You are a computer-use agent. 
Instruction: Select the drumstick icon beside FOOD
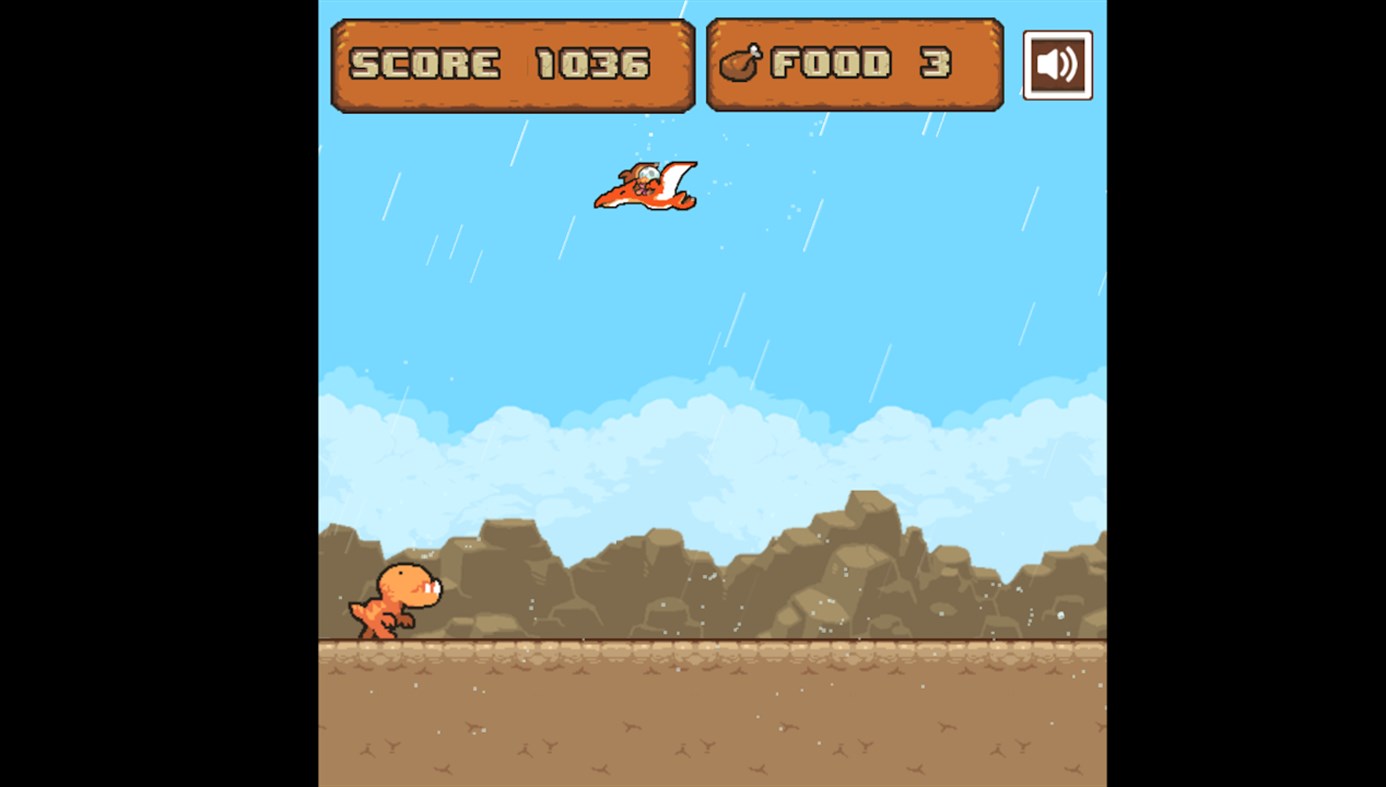[744, 63]
